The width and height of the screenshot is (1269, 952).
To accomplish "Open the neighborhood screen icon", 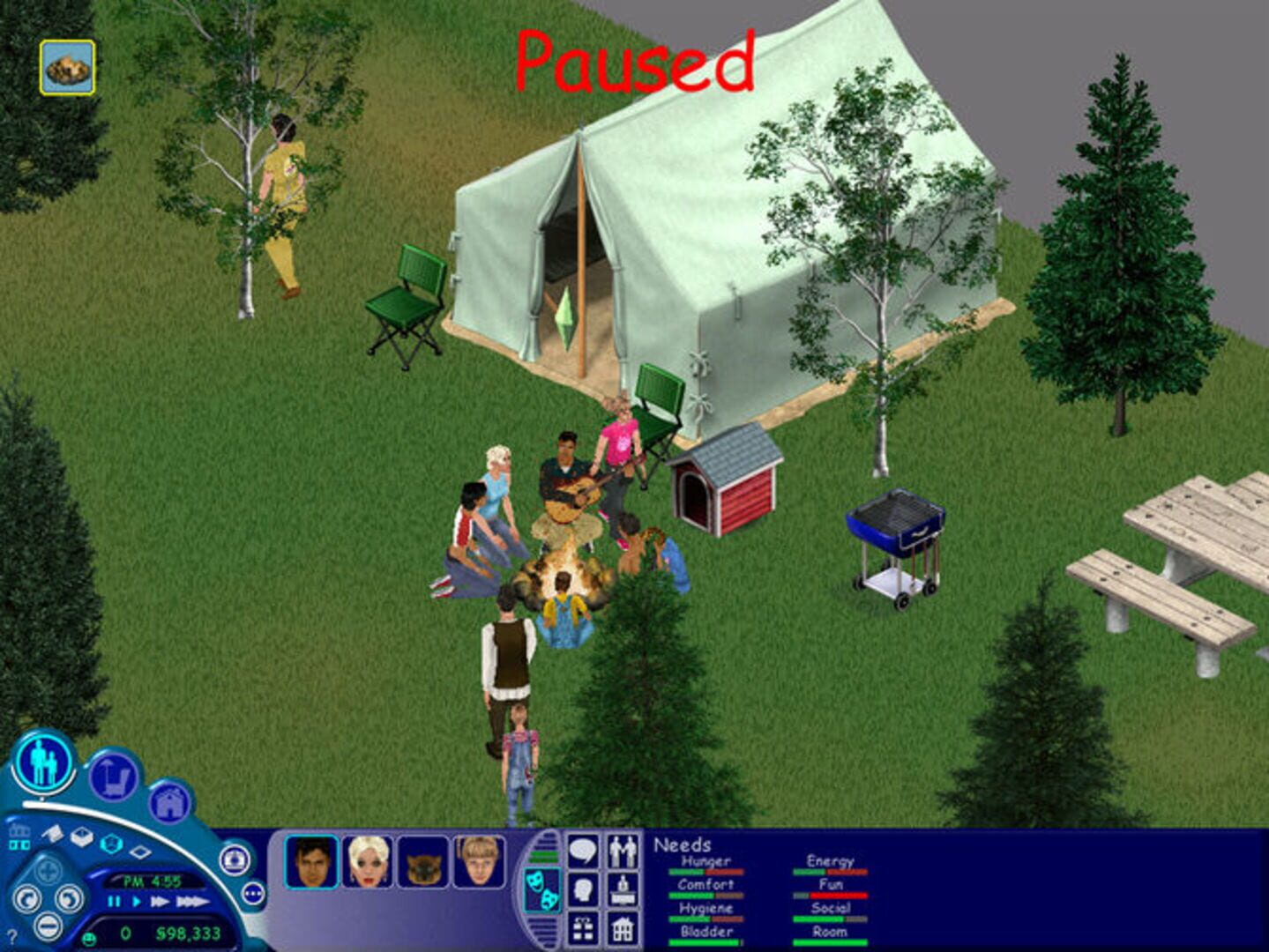I will 20,837.
